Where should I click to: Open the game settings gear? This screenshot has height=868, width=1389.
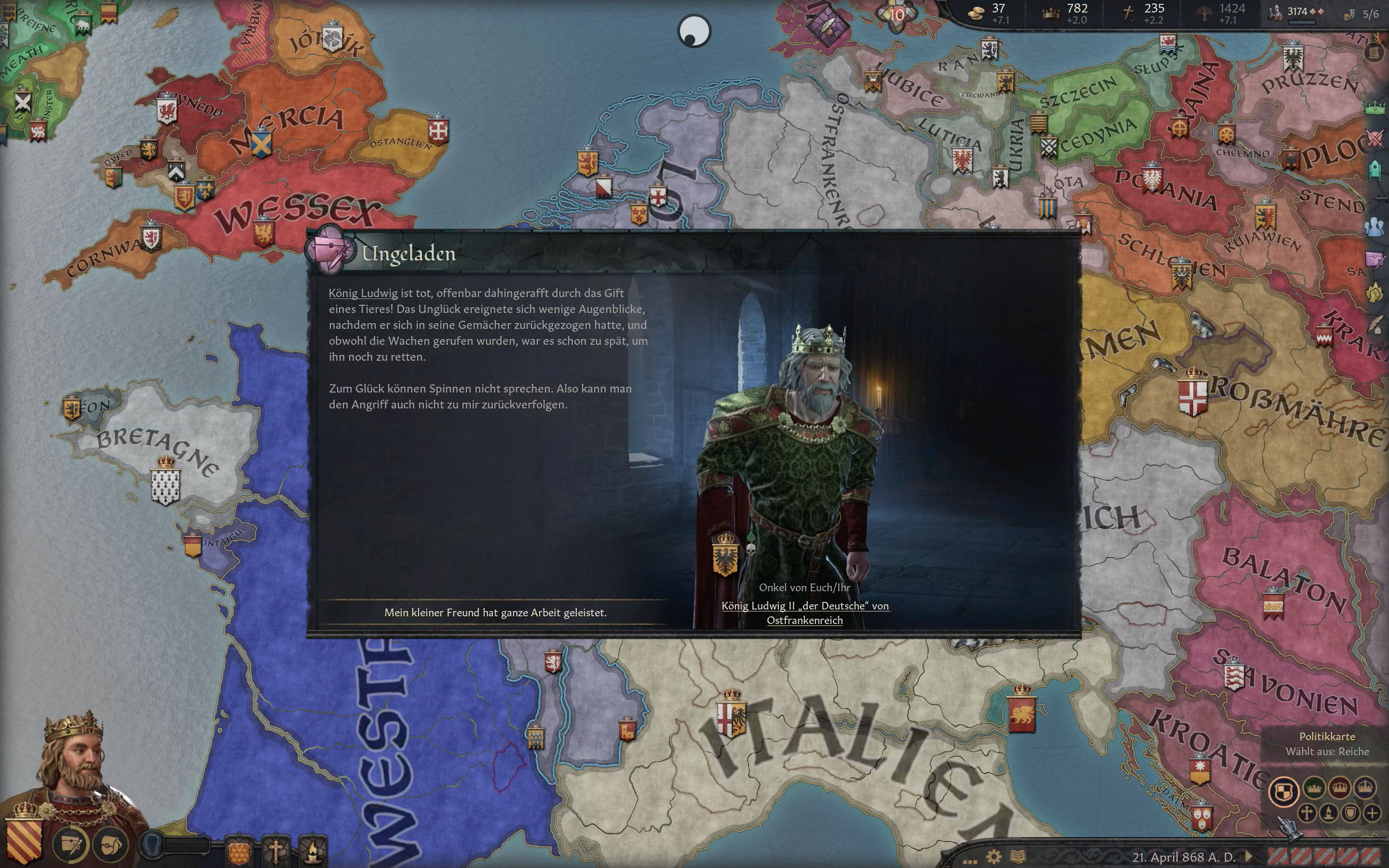tap(995, 857)
